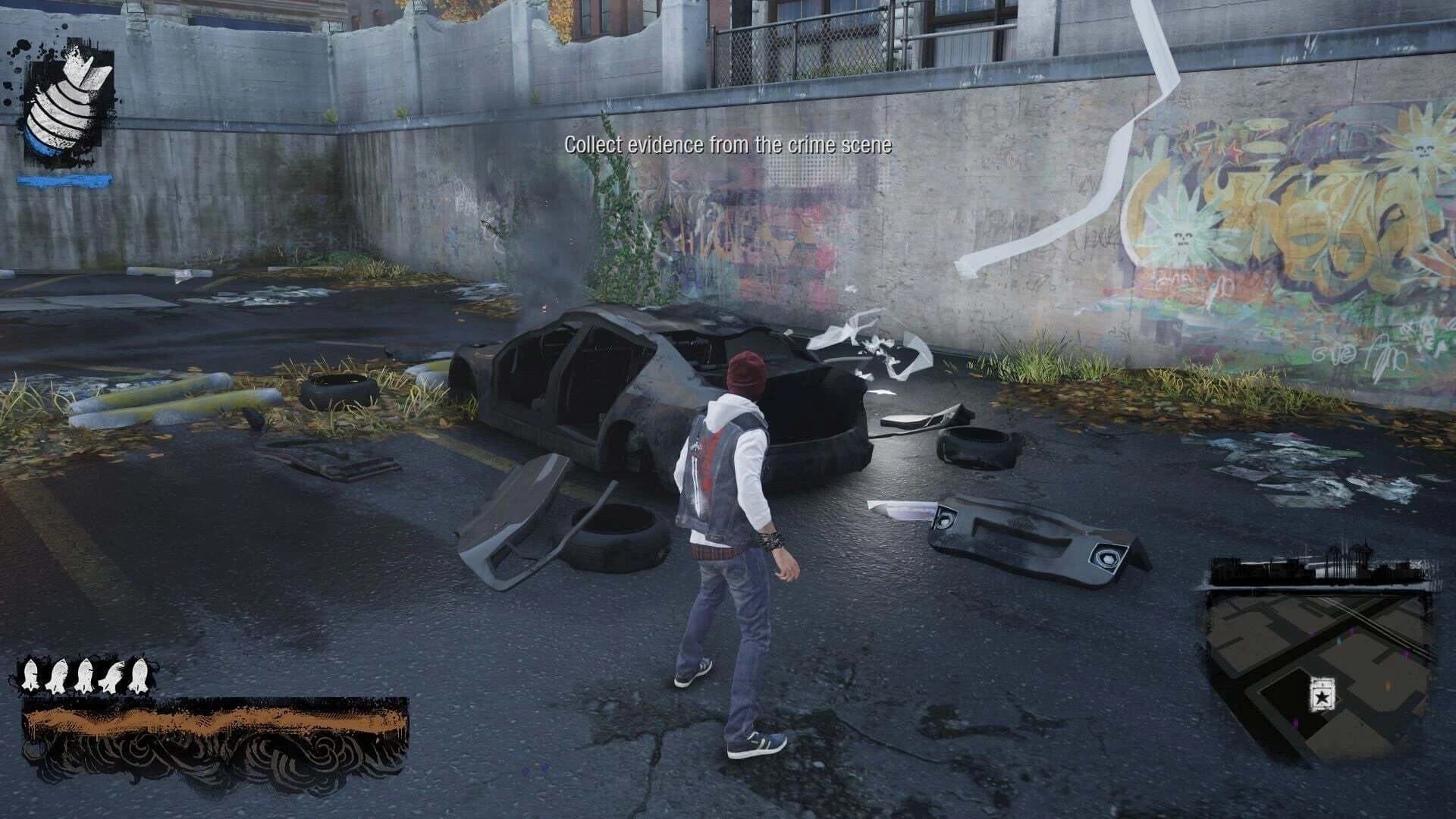Click the last rocket ammo icon
Screen dimensions: 1456x819
pyautogui.click(x=138, y=675)
